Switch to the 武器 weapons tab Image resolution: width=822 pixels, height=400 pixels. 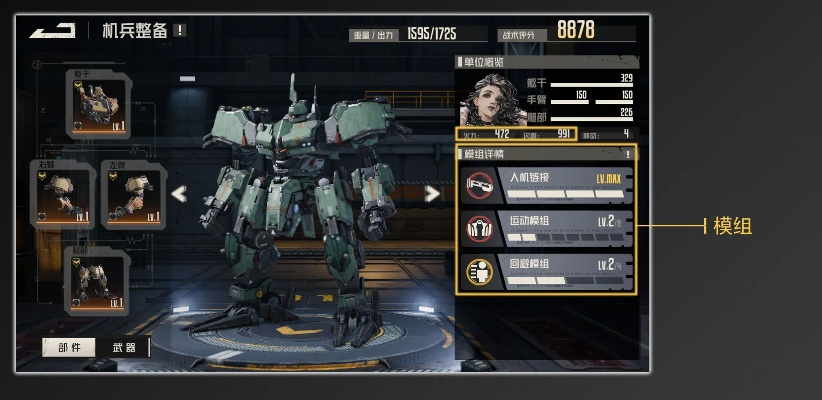(124, 347)
